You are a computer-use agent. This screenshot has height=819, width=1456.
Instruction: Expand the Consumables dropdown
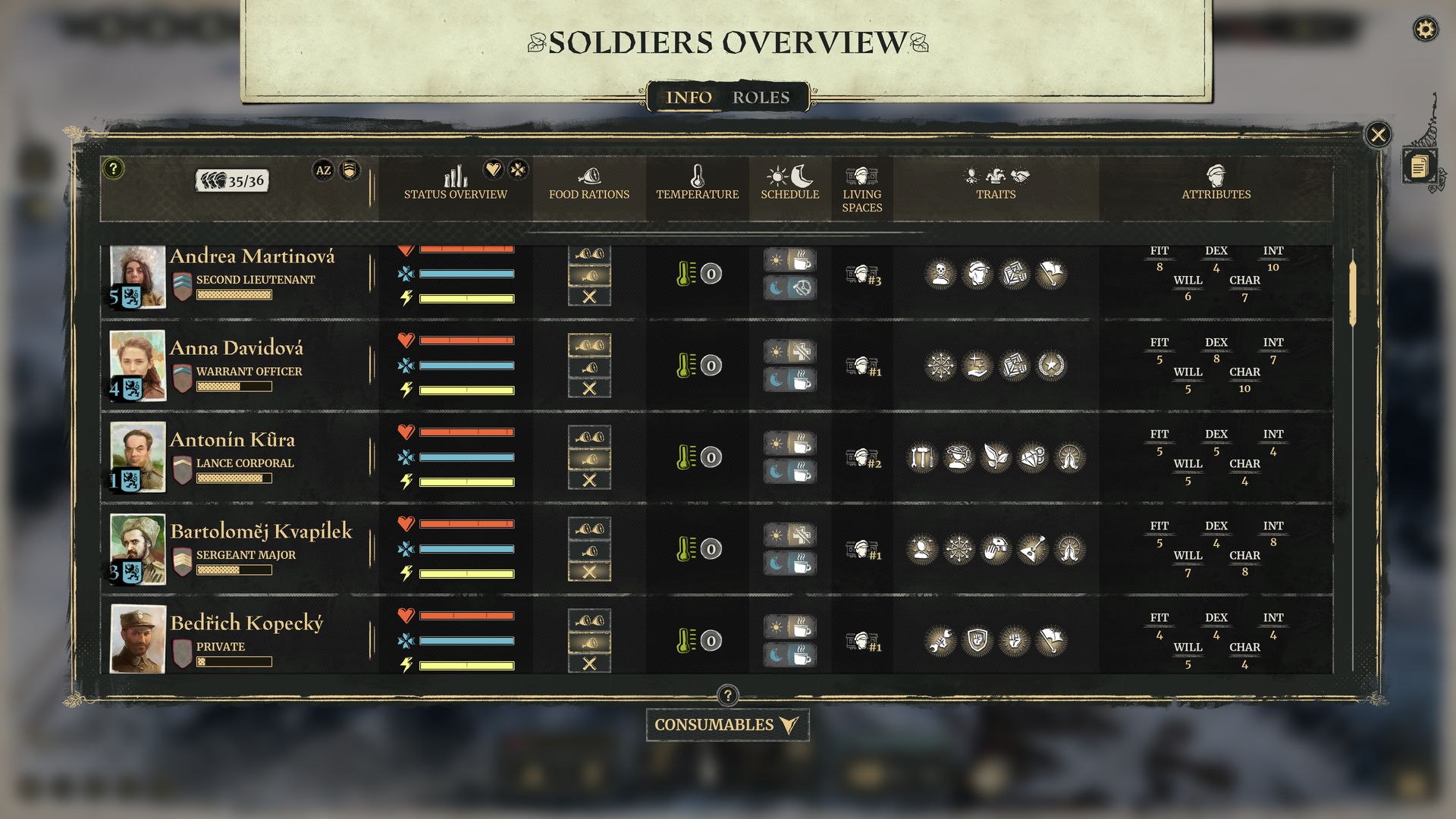point(726,725)
